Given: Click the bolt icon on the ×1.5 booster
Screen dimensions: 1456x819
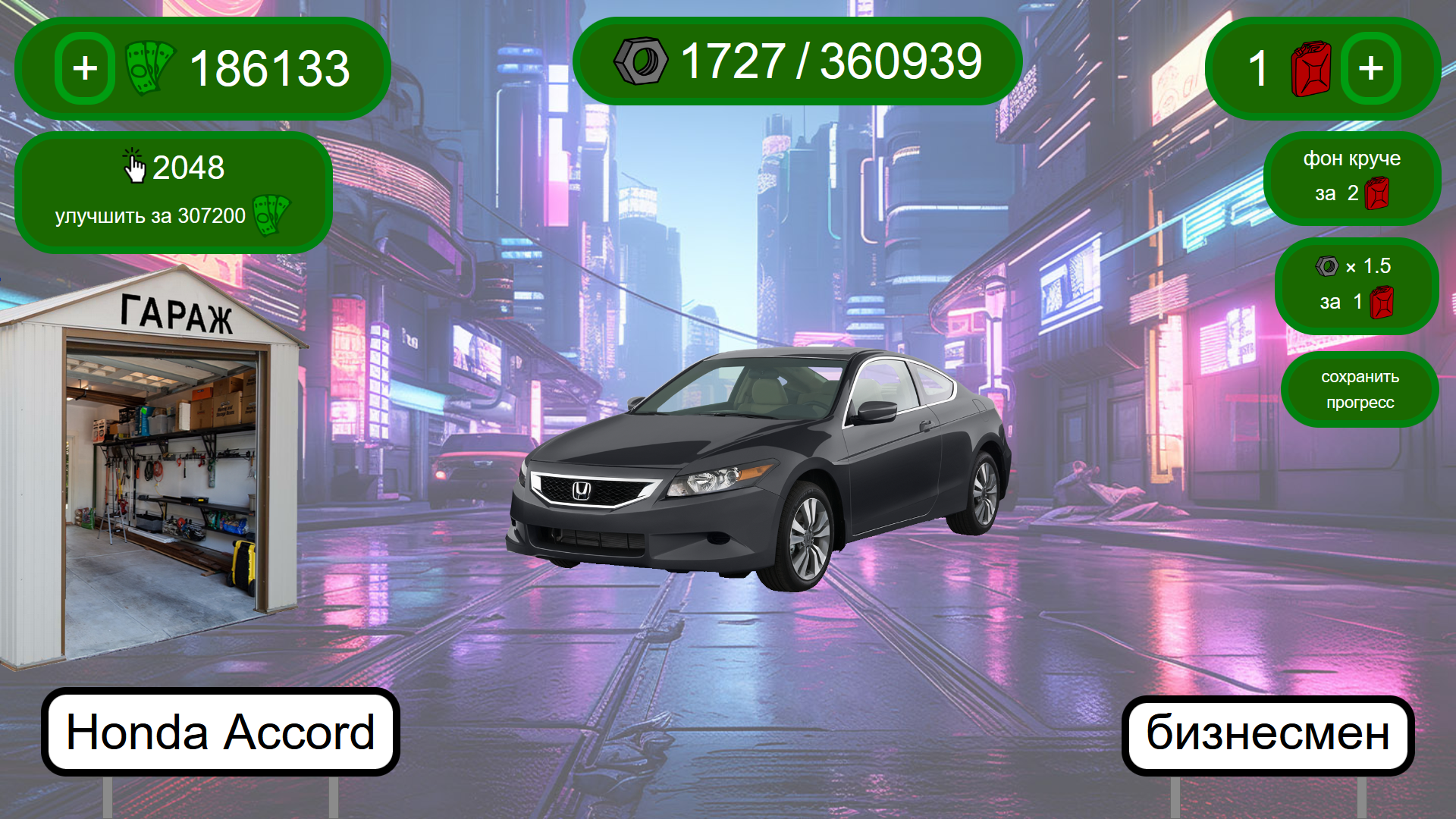Looking at the screenshot, I should (1329, 266).
